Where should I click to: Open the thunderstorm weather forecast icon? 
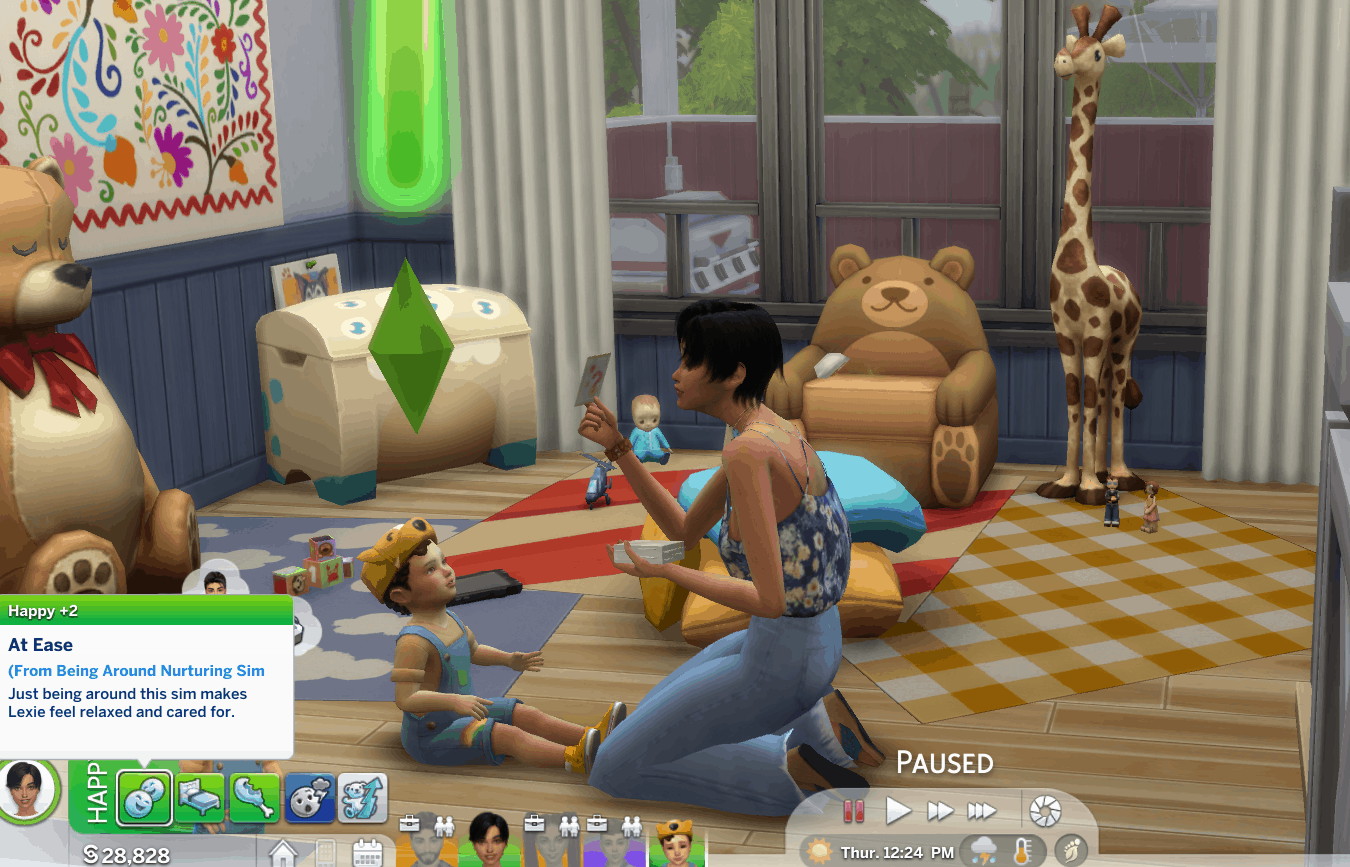click(981, 852)
